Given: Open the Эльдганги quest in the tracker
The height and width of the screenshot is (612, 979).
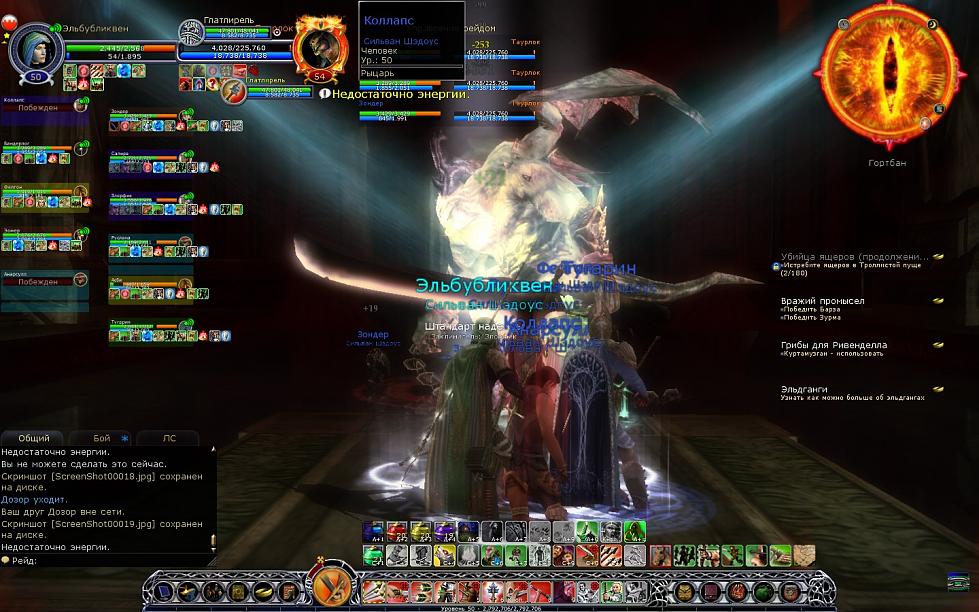Looking at the screenshot, I should coord(806,389).
